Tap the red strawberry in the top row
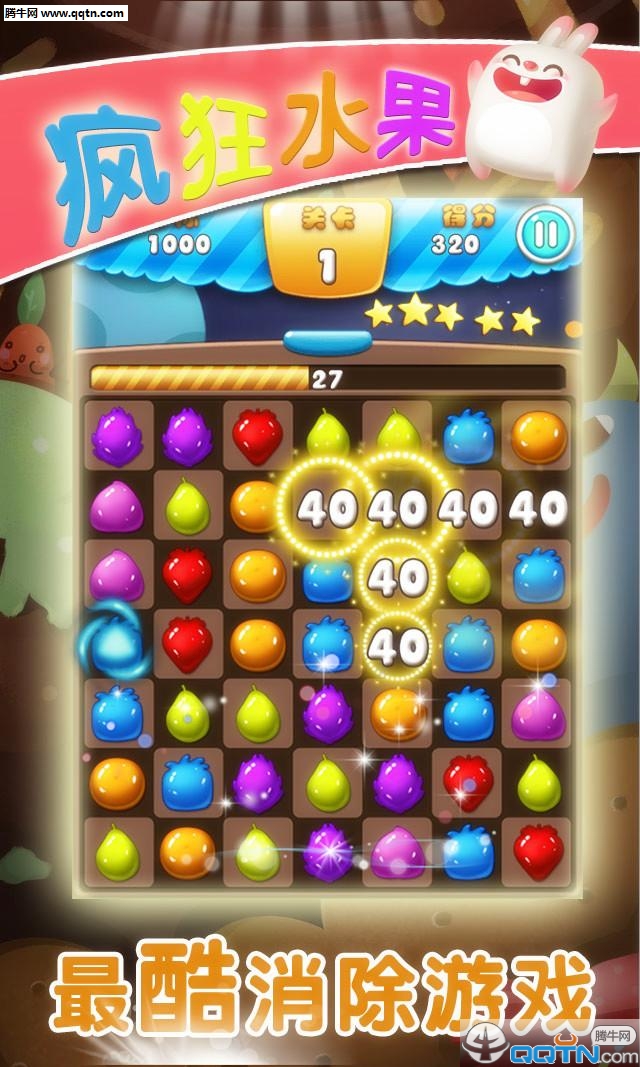The width and height of the screenshot is (640, 1067). (x=257, y=435)
